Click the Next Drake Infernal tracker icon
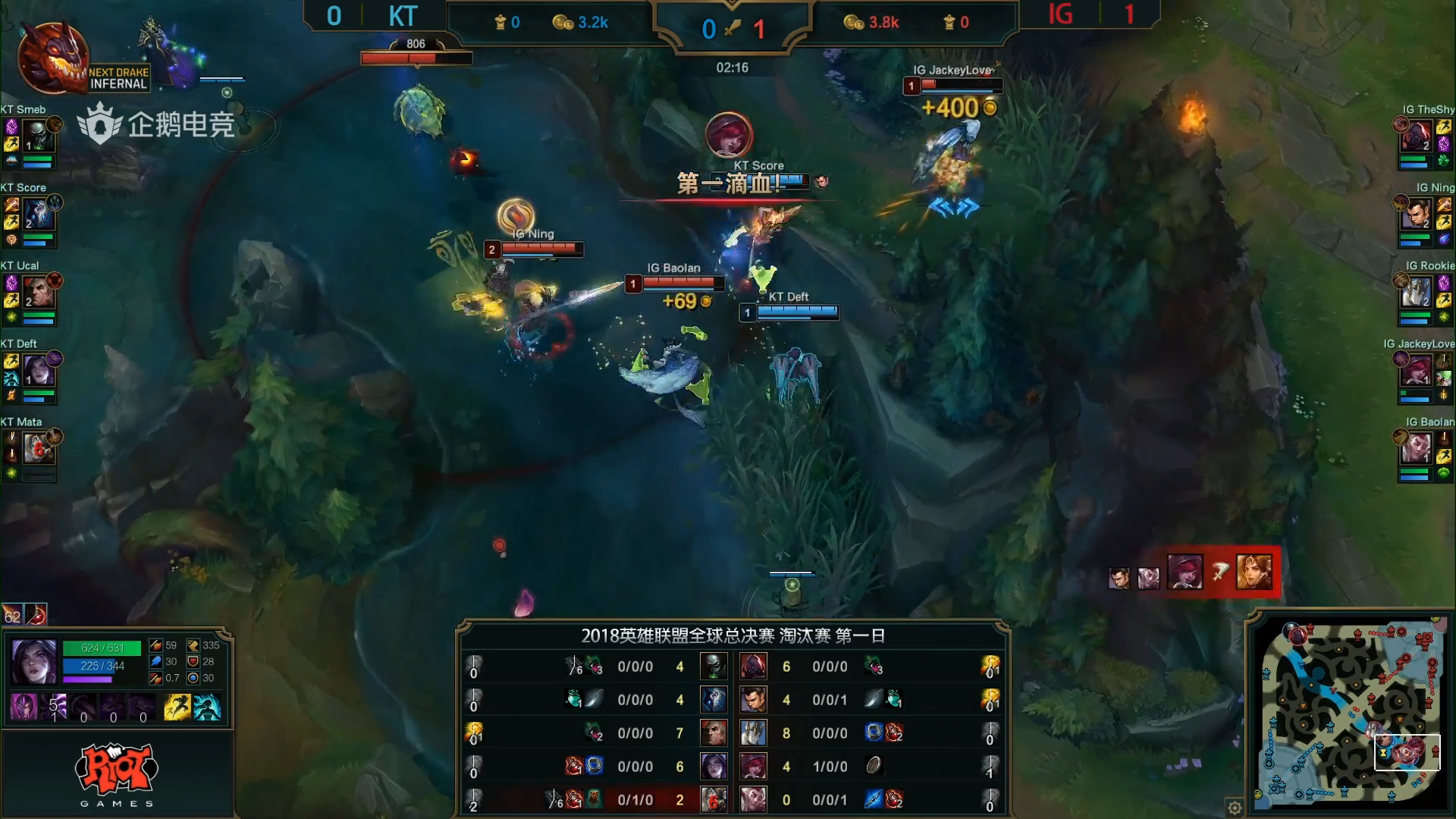The width and height of the screenshot is (1456, 819). click(53, 59)
